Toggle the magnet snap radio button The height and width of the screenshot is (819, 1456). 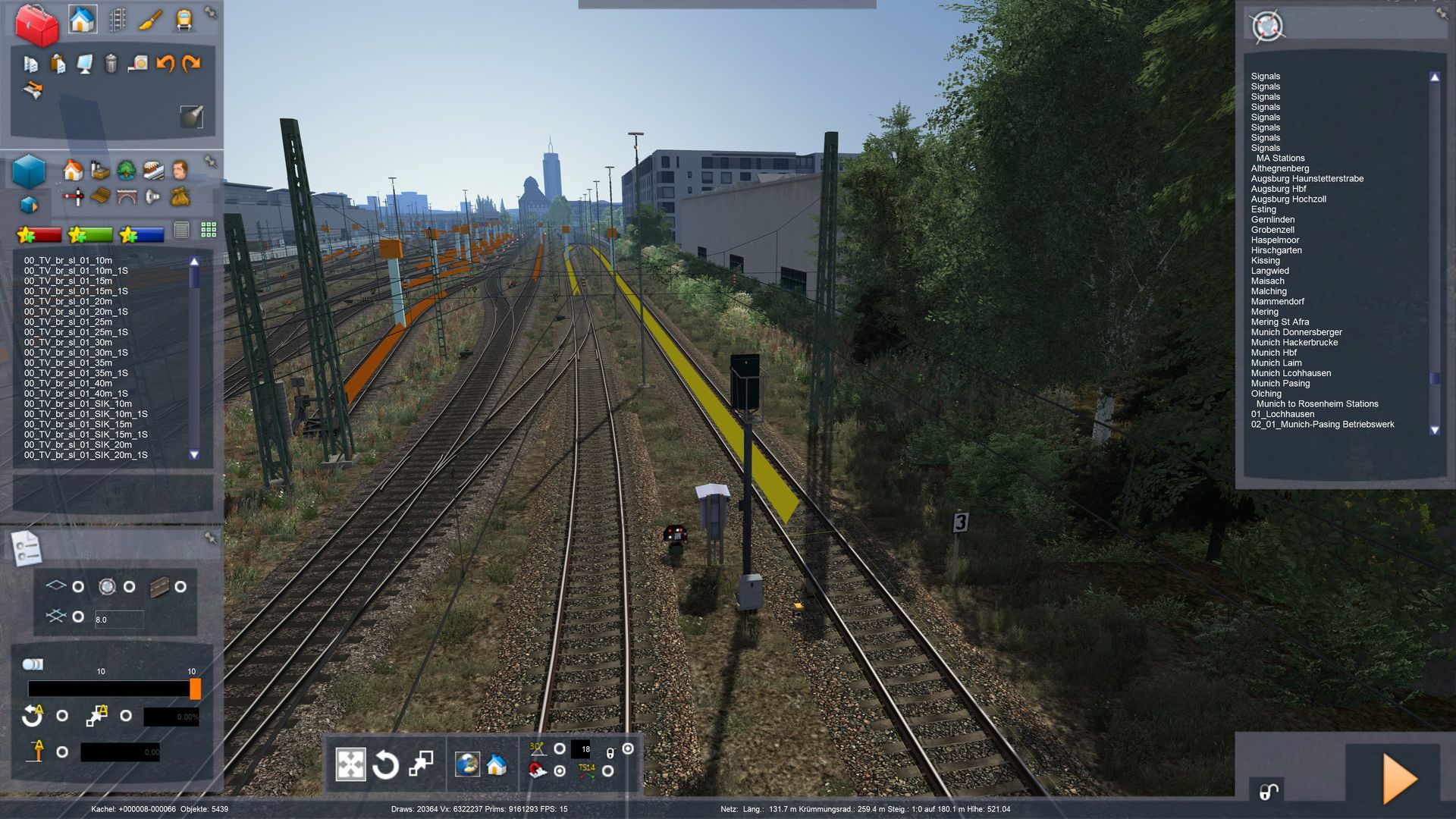560,771
